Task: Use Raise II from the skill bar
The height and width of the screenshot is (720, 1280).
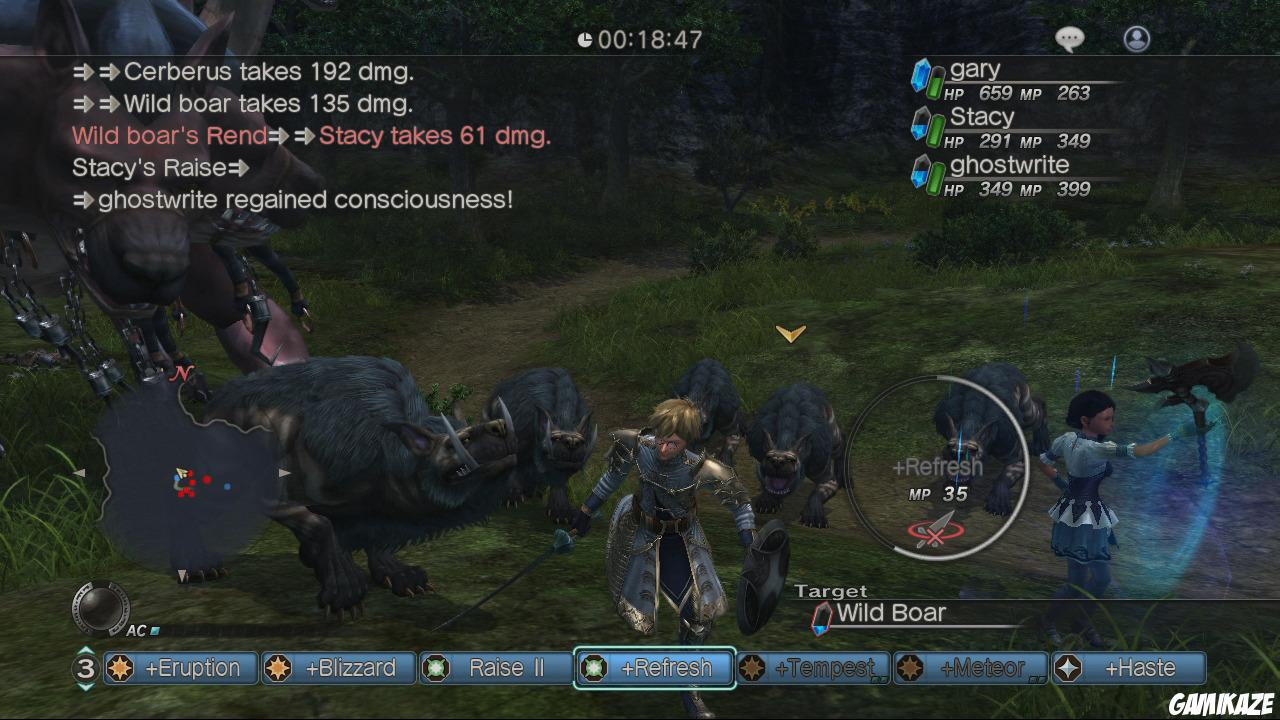Action: [496, 668]
